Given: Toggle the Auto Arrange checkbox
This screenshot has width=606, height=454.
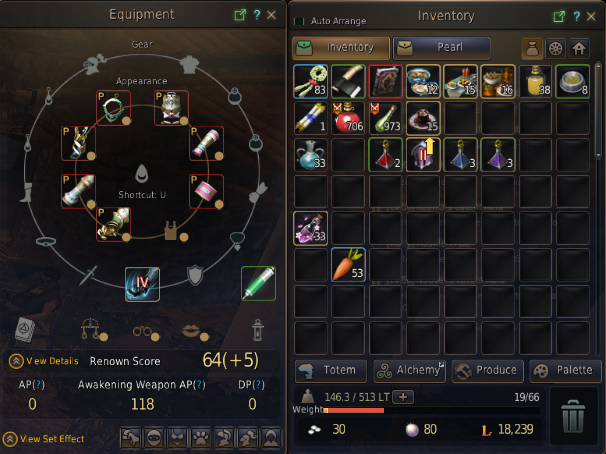Looking at the screenshot, I should (x=299, y=20).
